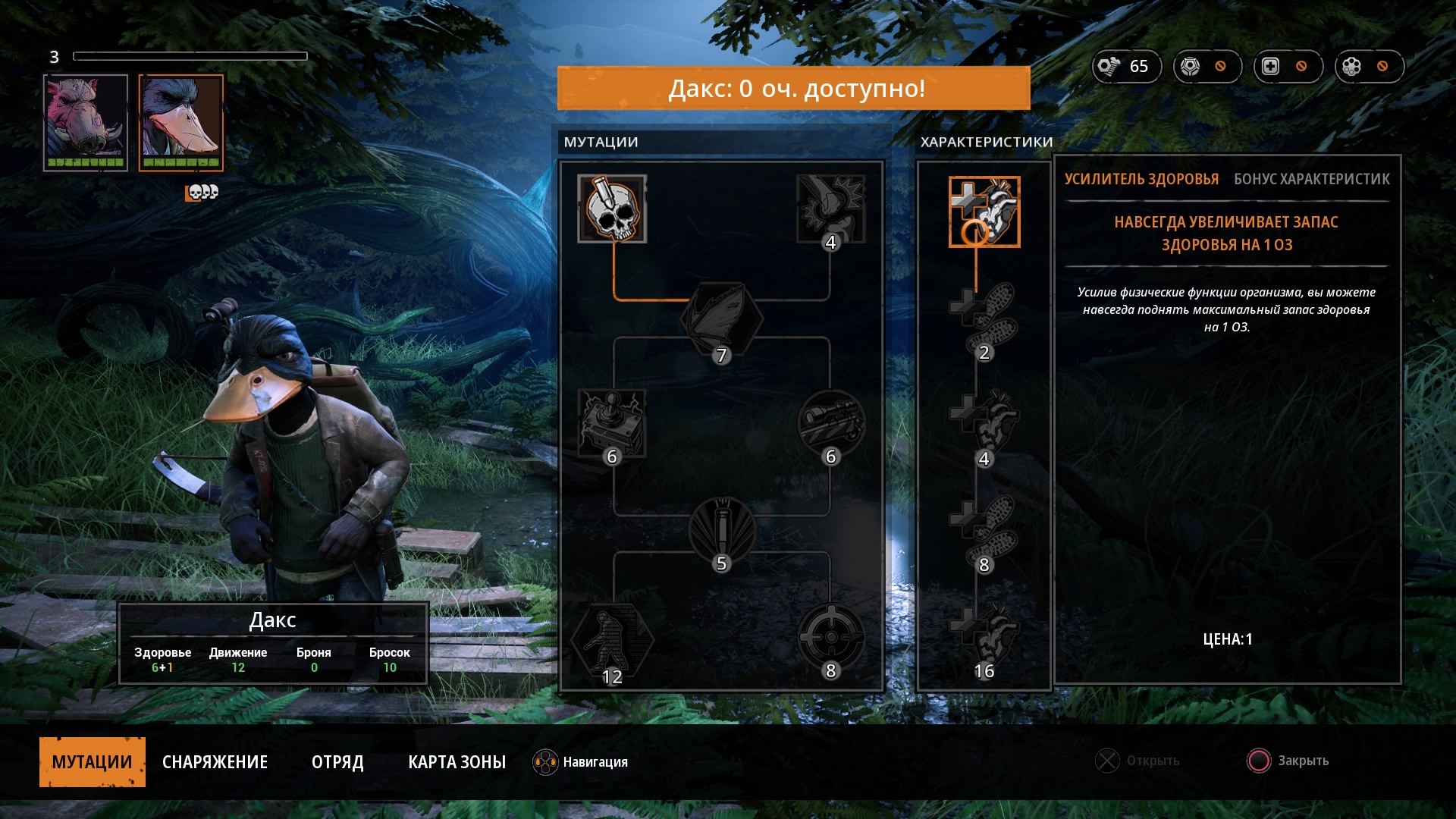Choose the stomping foot mutation costing 4
Image resolution: width=1456 pixels, height=819 pixels.
click(831, 209)
